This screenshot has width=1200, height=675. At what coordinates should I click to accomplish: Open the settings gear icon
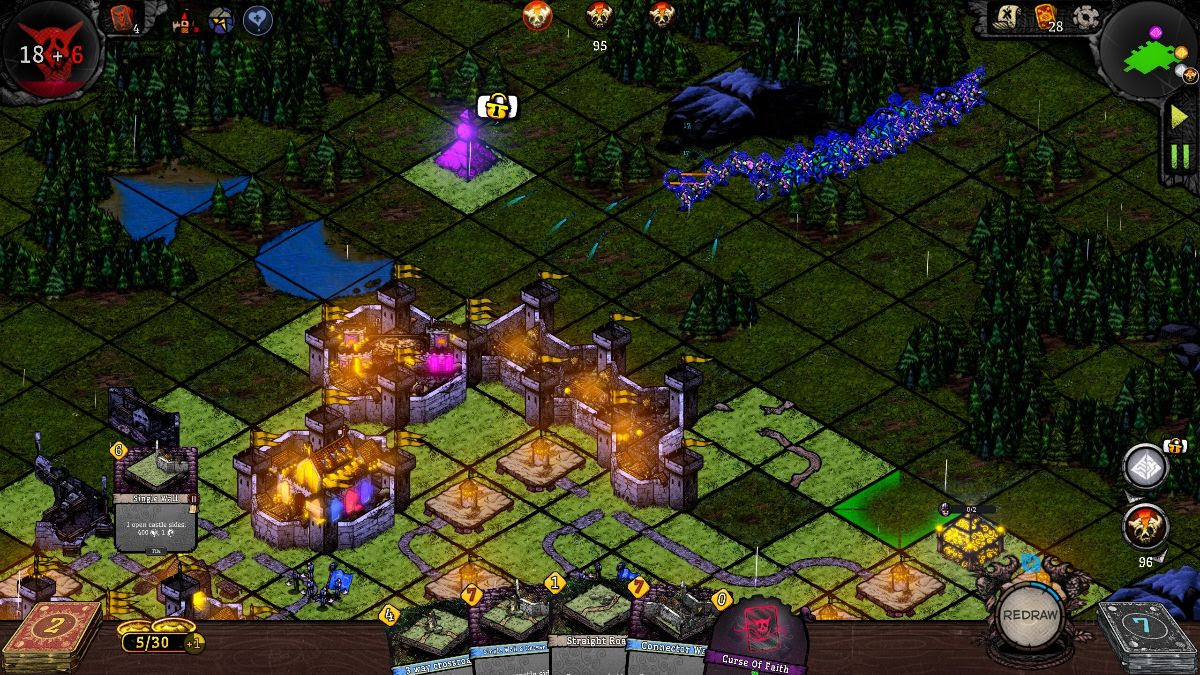[1085, 17]
